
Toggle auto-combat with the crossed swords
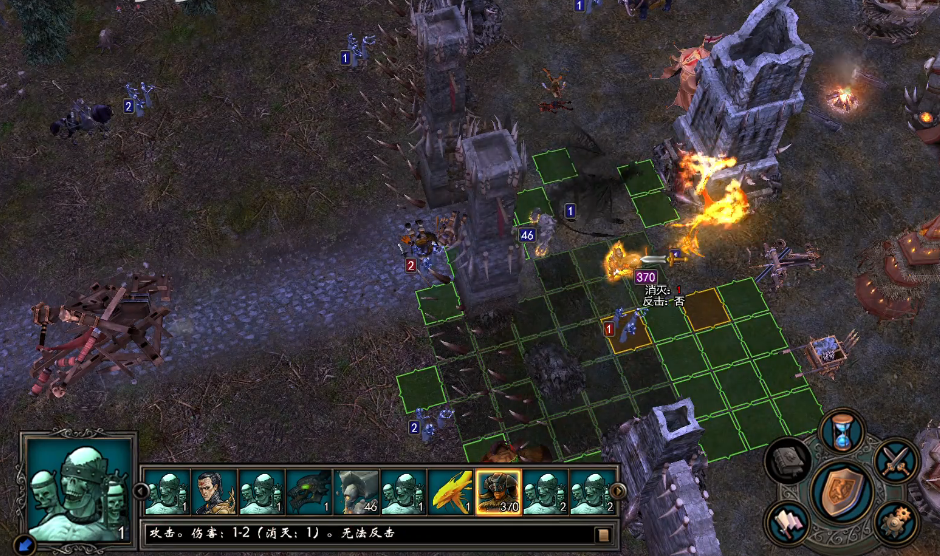[895, 460]
